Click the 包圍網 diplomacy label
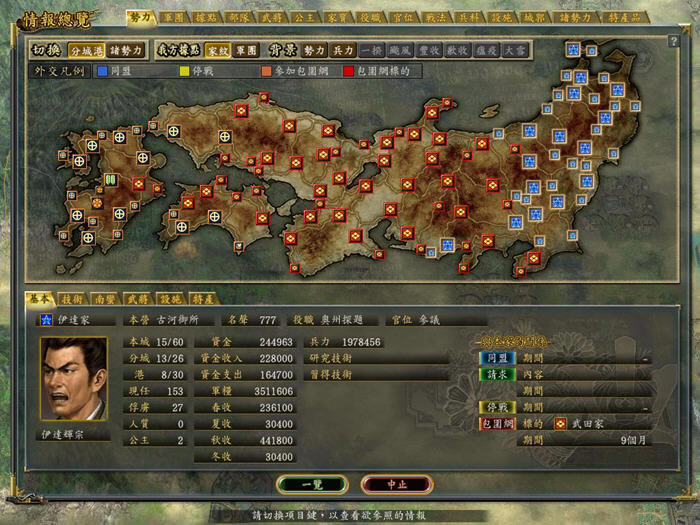This screenshot has width=700, height=525. point(495,424)
